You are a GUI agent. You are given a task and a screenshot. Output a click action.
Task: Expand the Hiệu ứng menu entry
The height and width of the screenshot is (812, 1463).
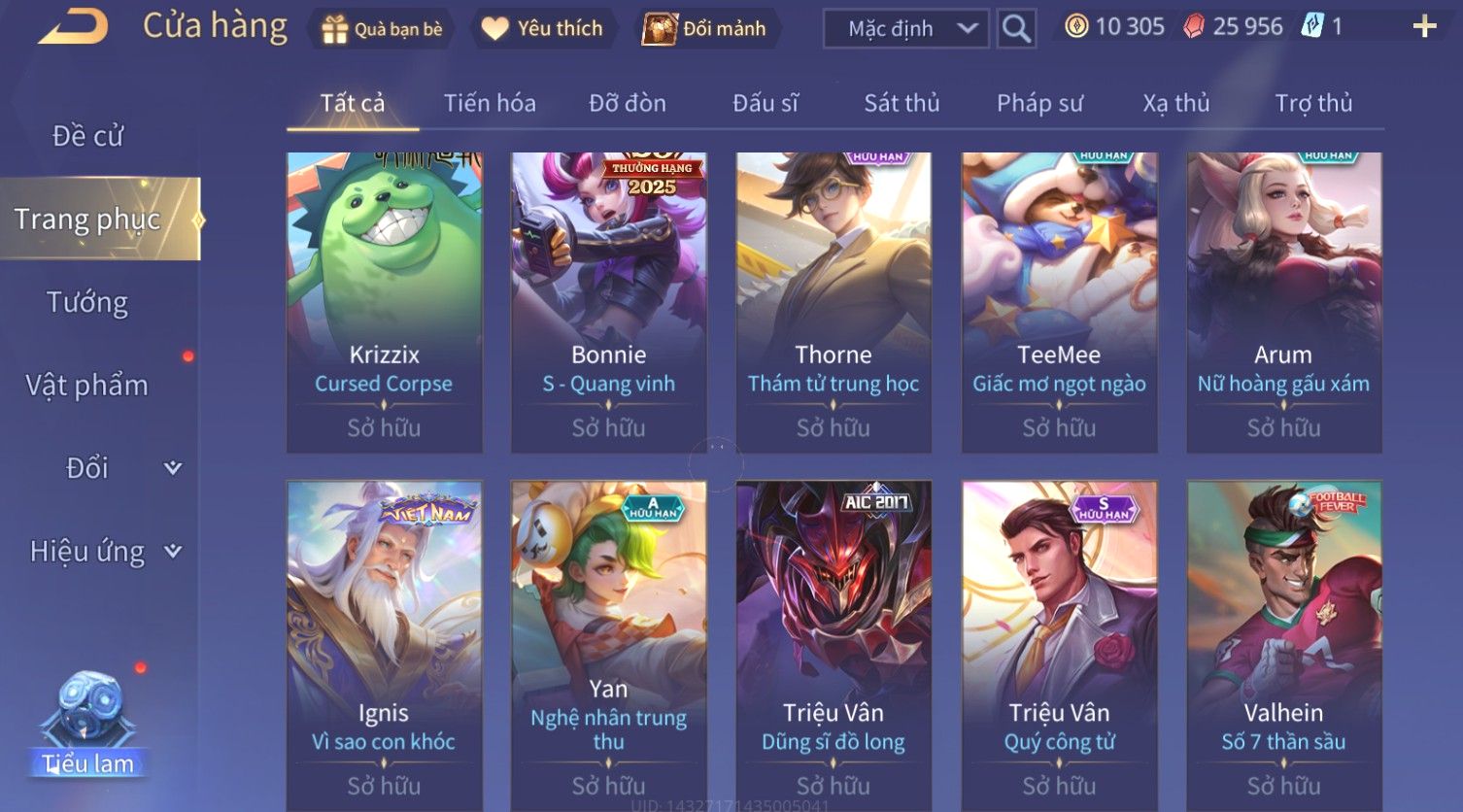tap(104, 552)
